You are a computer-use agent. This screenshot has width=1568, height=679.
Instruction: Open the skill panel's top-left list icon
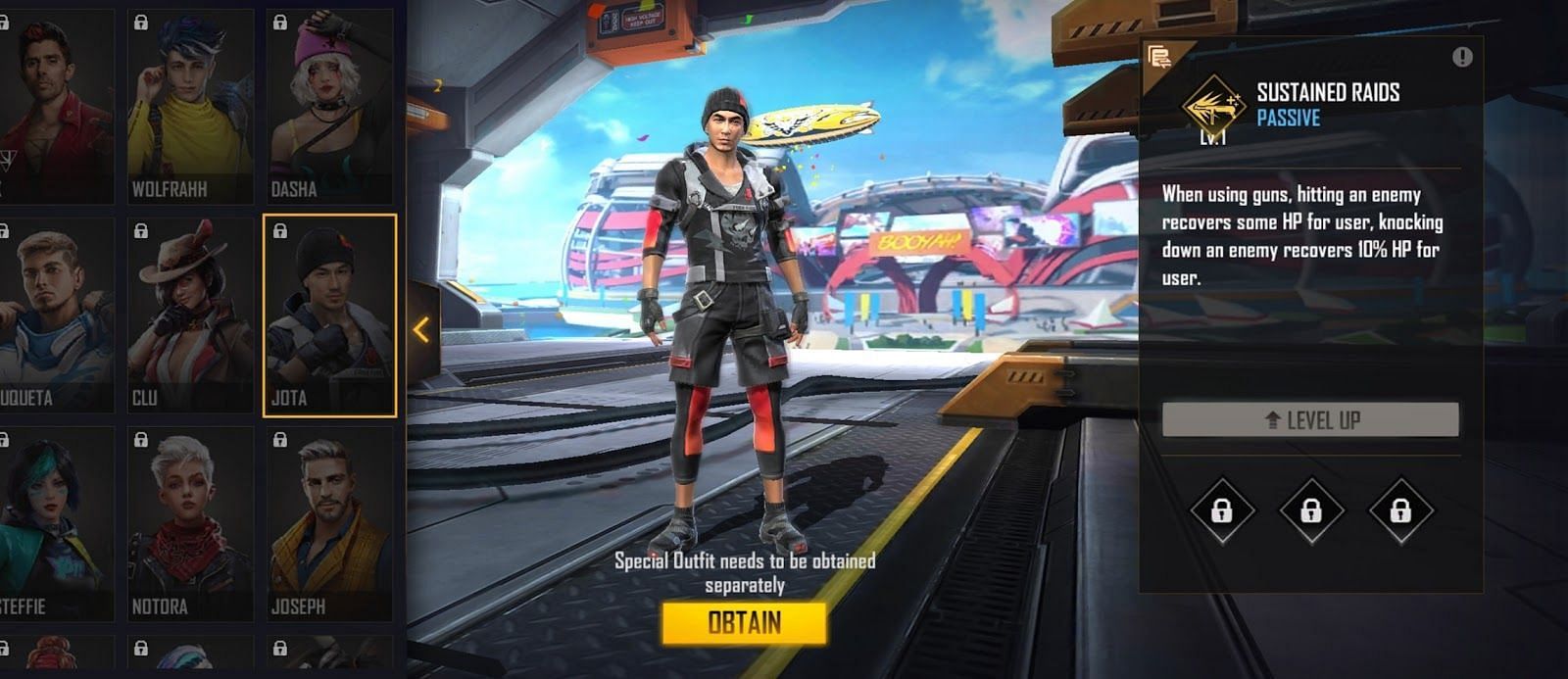(1160, 57)
